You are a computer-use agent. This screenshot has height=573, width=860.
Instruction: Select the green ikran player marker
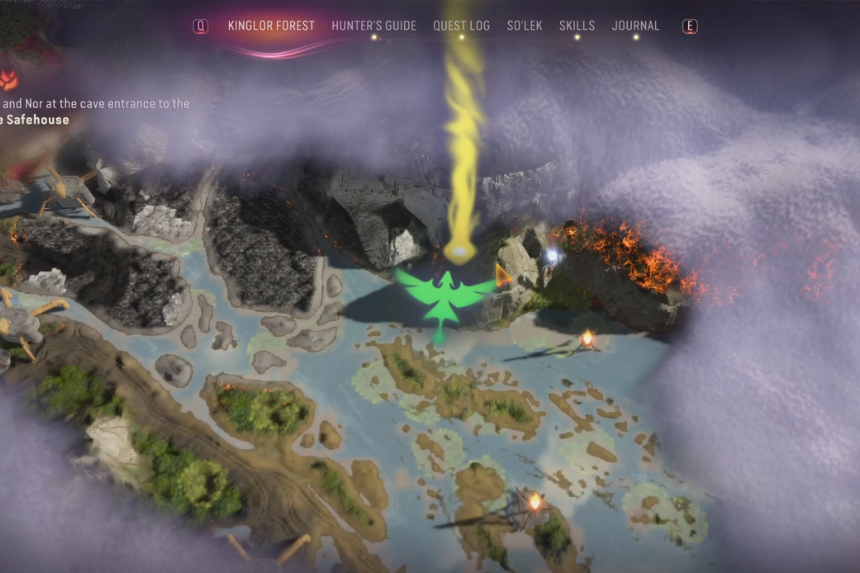click(x=444, y=293)
